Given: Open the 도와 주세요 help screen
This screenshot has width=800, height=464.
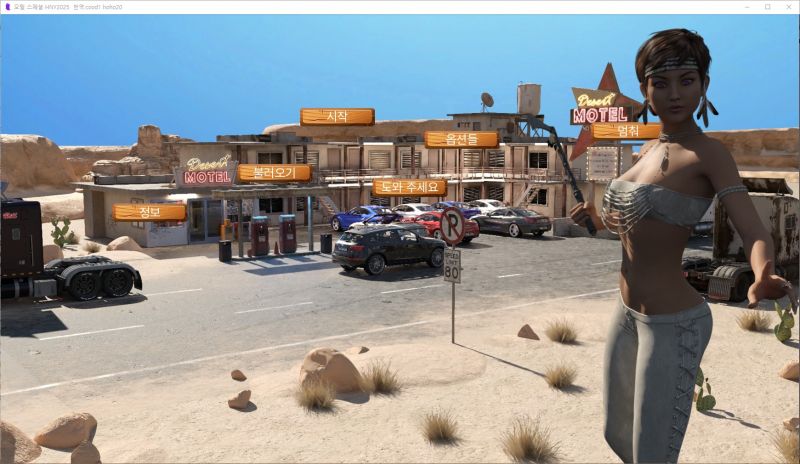Looking at the screenshot, I should click(409, 187).
